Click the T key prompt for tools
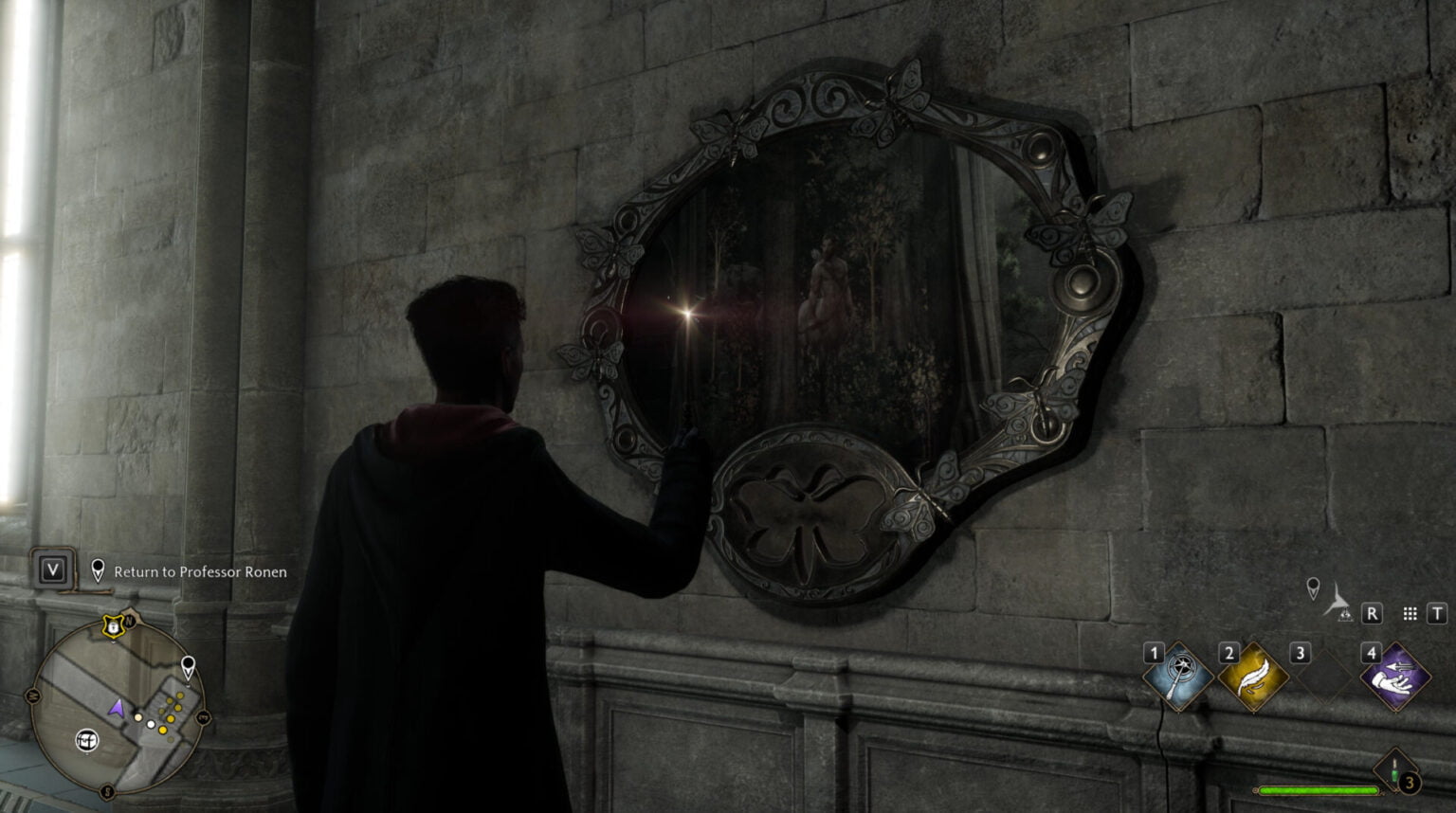 [x=1438, y=613]
